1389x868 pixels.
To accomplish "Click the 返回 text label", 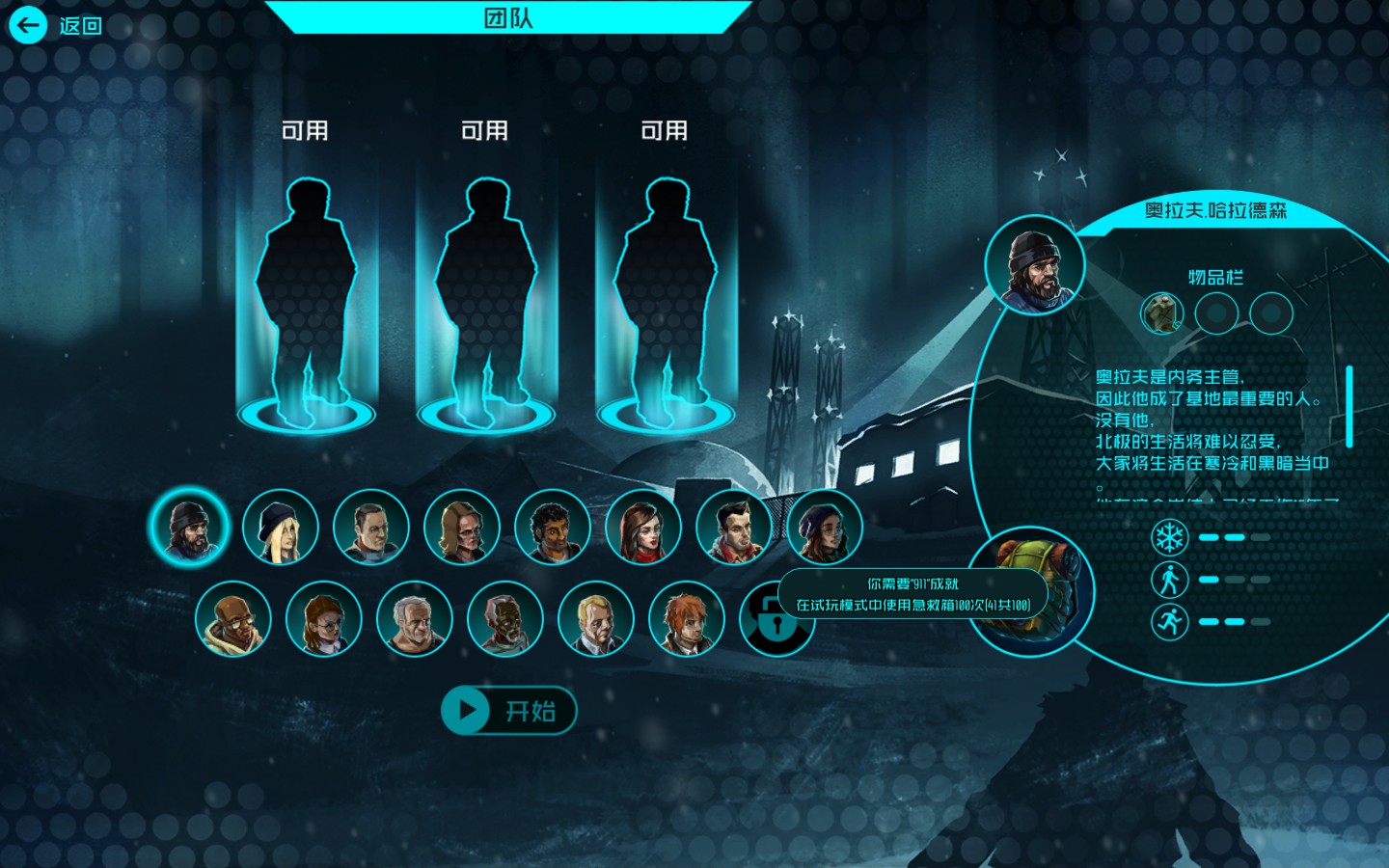I will click(79, 25).
